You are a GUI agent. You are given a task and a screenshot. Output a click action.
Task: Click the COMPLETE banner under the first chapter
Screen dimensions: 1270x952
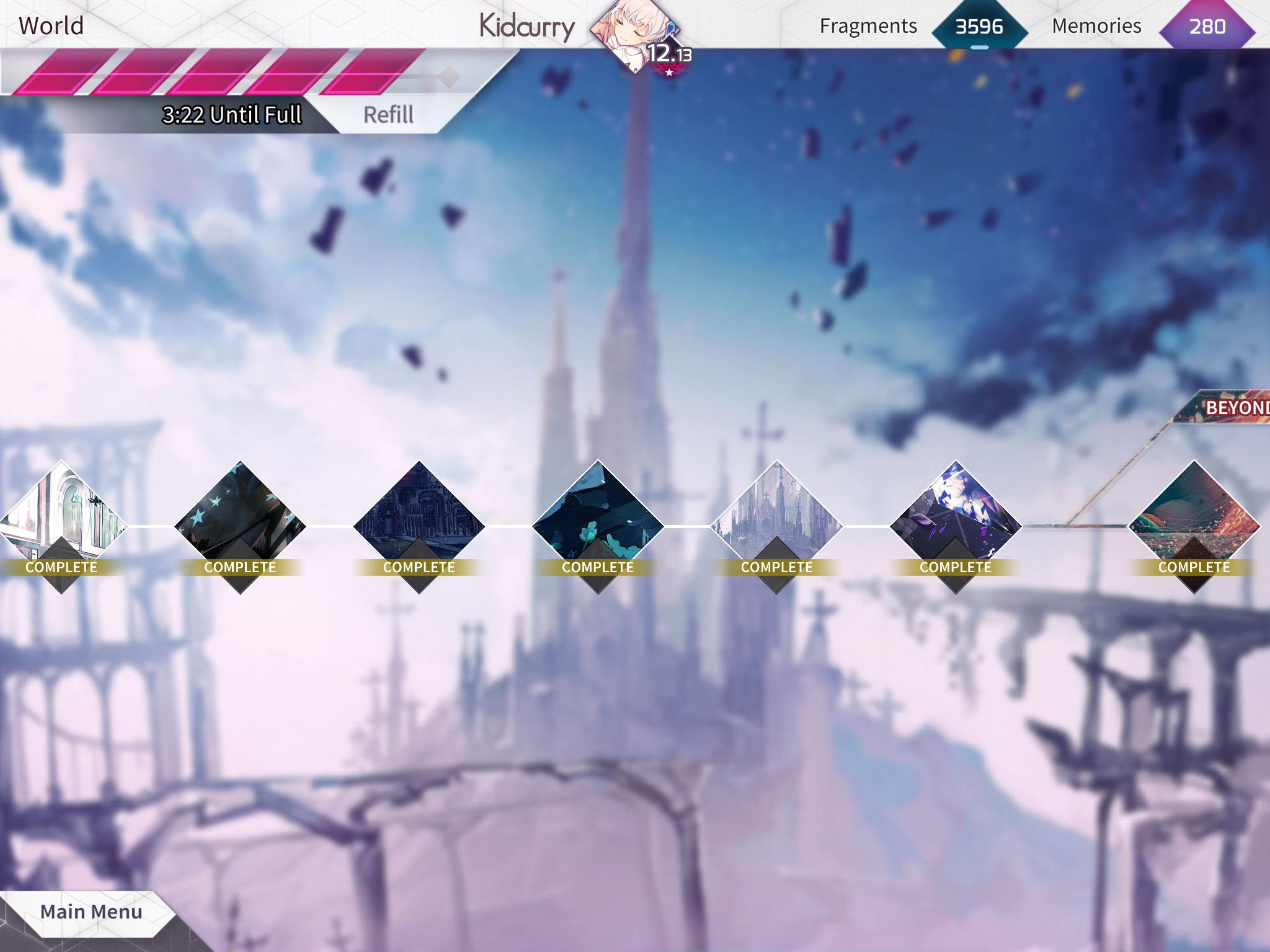tap(62, 566)
